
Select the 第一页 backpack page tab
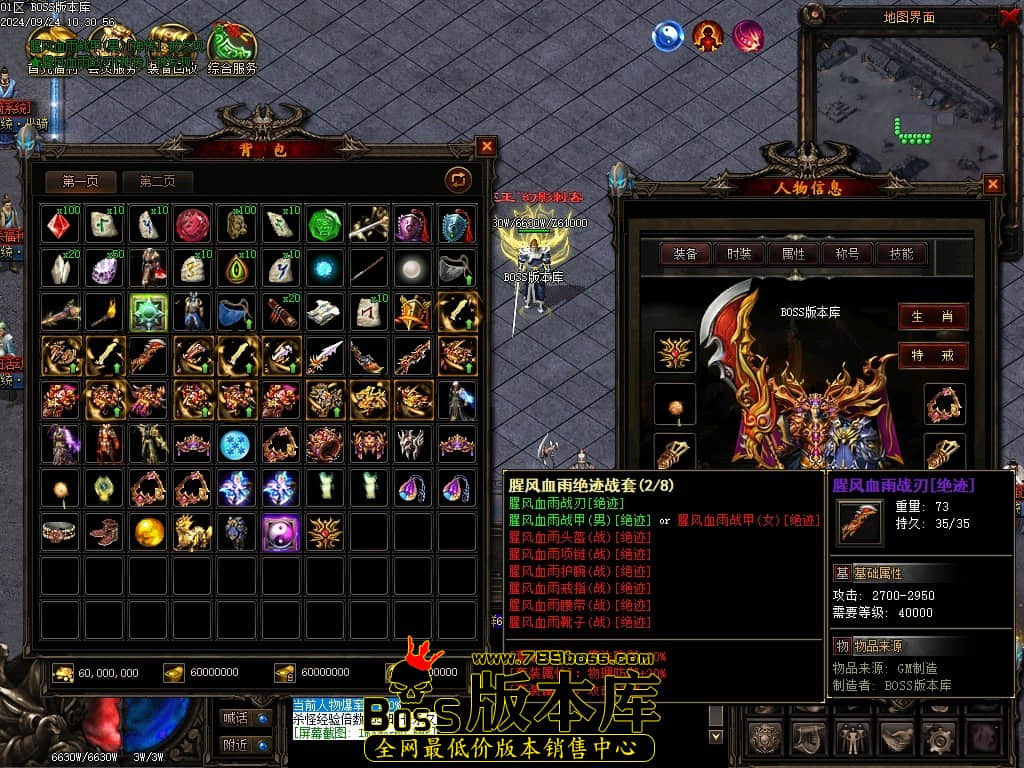[81, 182]
